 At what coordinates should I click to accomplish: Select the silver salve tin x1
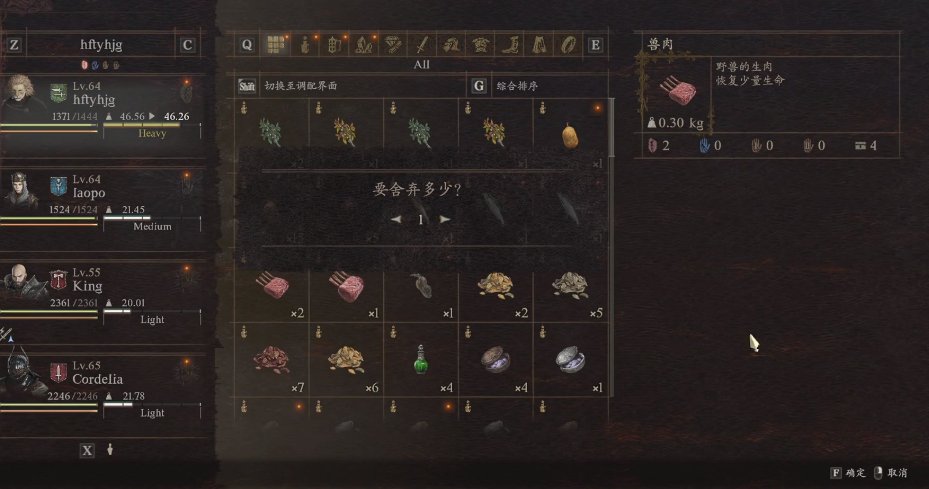(571, 359)
